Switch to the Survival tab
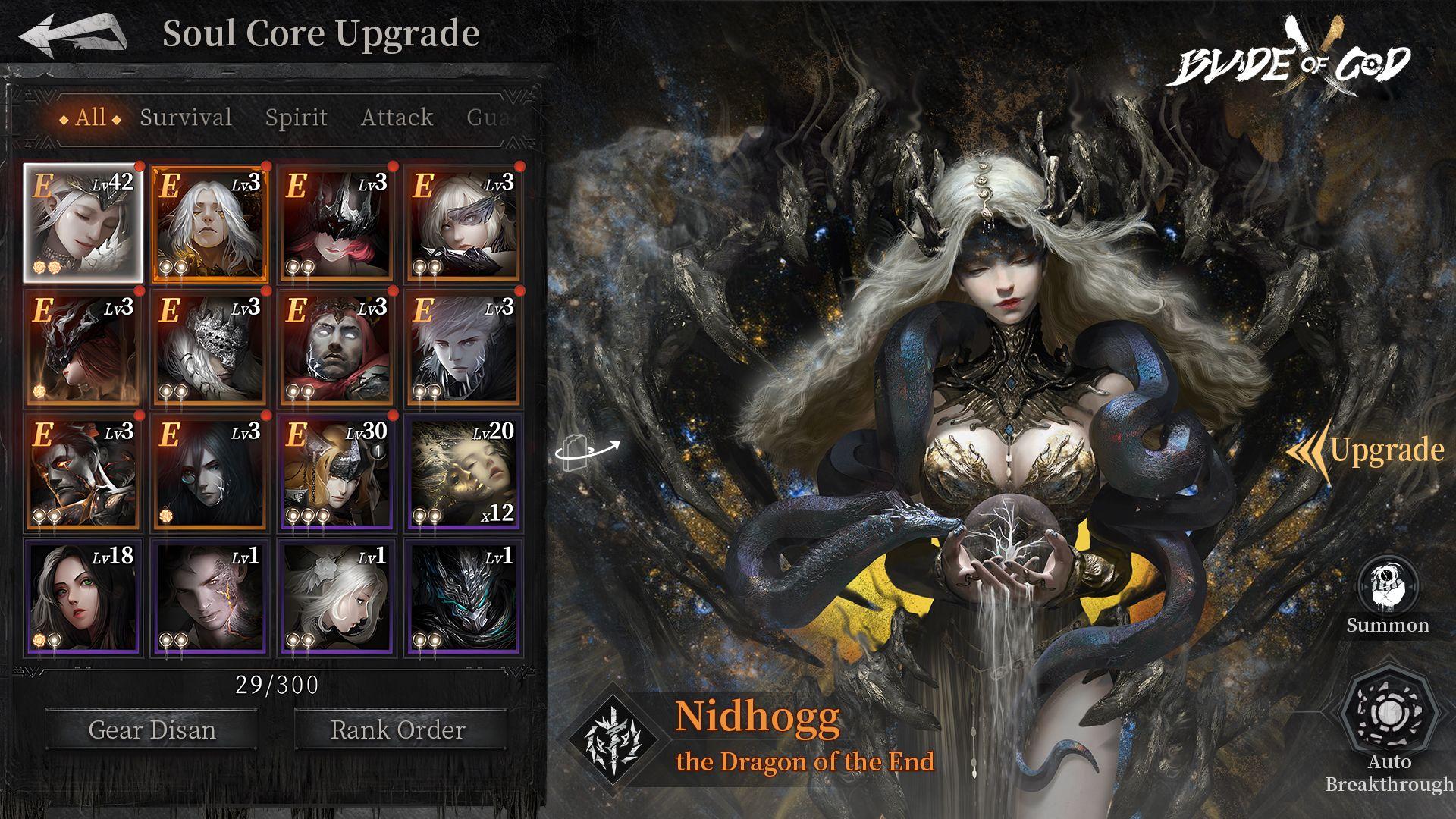1456x819 pixels. (186, 118)
